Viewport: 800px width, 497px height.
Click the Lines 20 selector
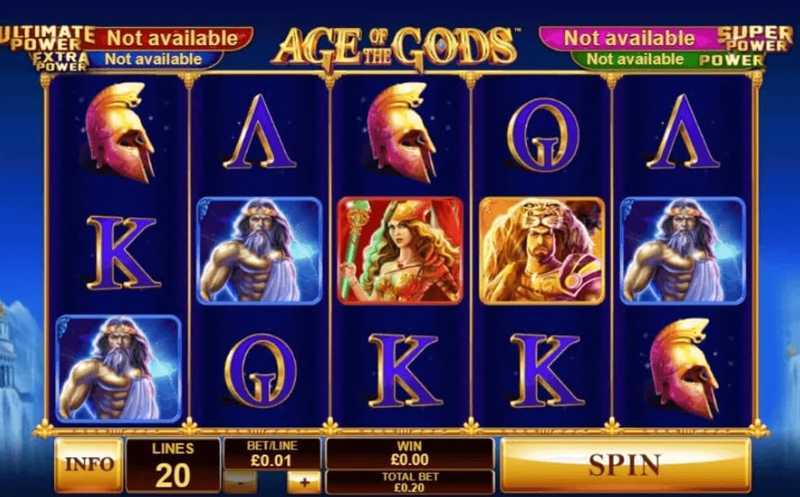point(172,465)
